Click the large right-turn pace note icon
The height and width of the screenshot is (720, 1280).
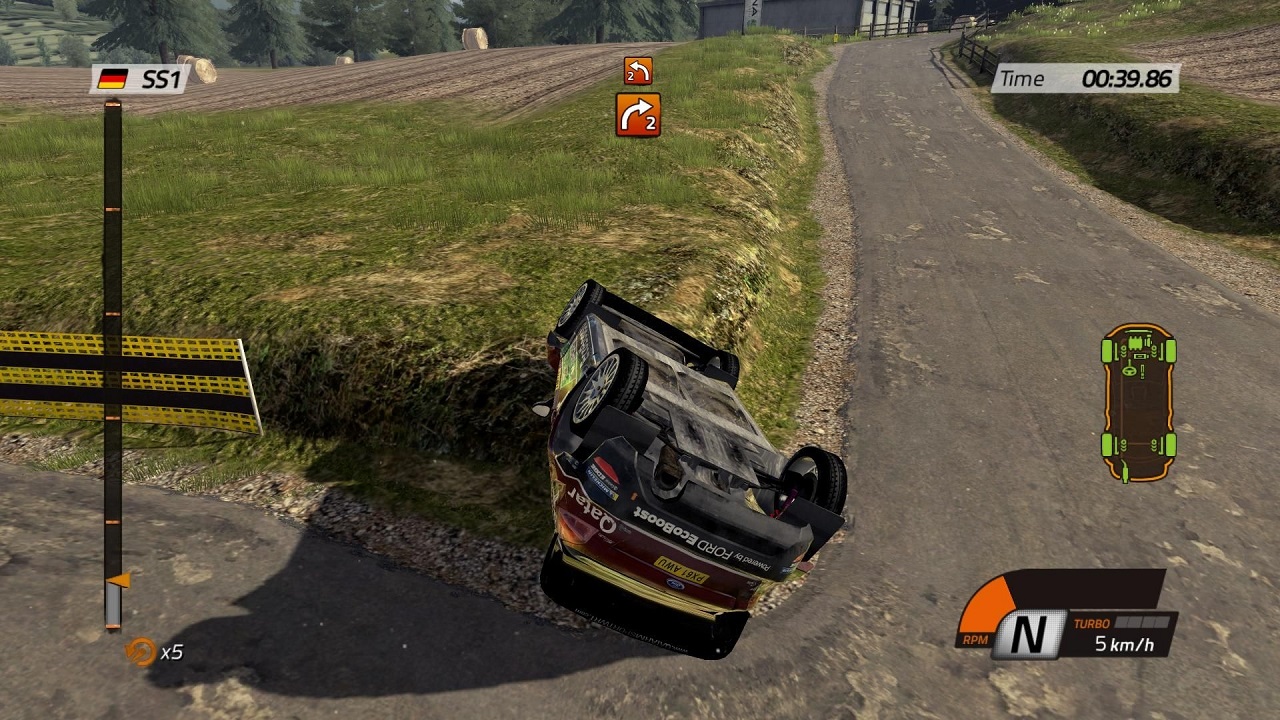tap(637, 115)
